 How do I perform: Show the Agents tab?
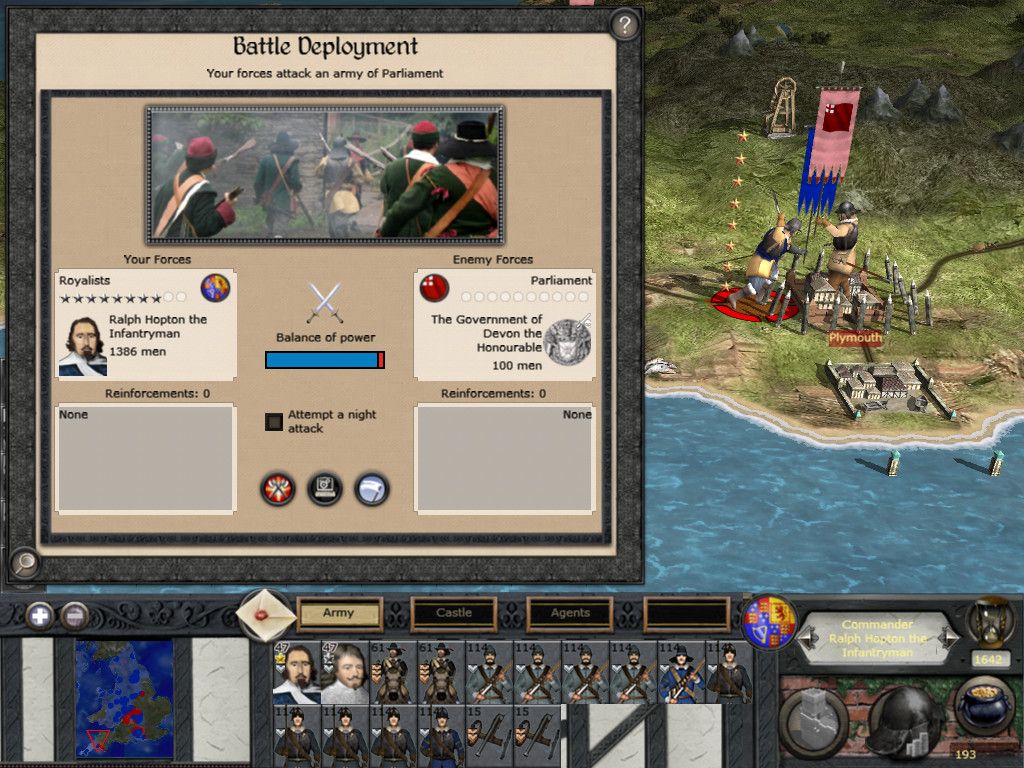tap(570, 613)
